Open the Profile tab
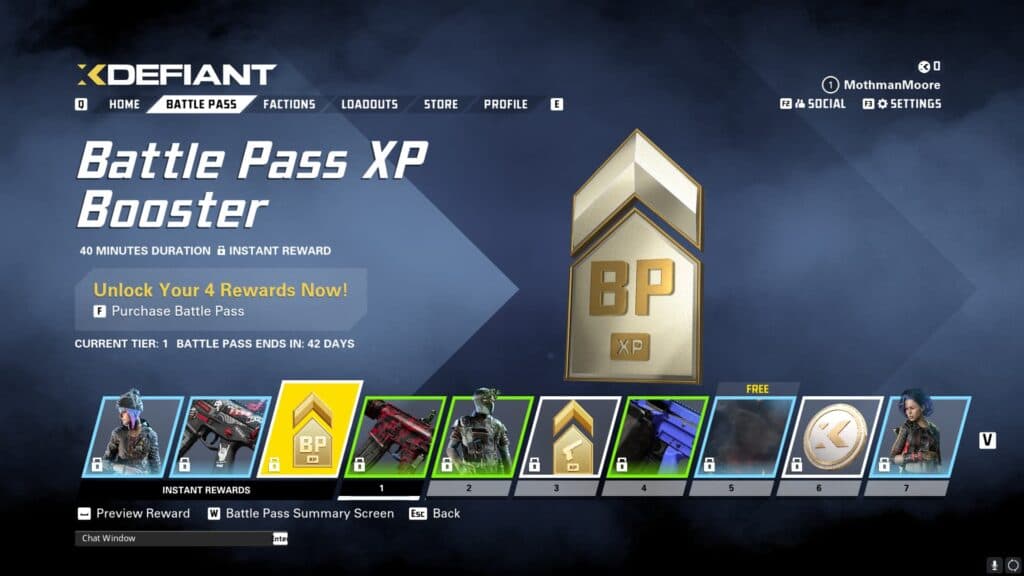Screen dimensions: 1024x576 pos(505,104)
